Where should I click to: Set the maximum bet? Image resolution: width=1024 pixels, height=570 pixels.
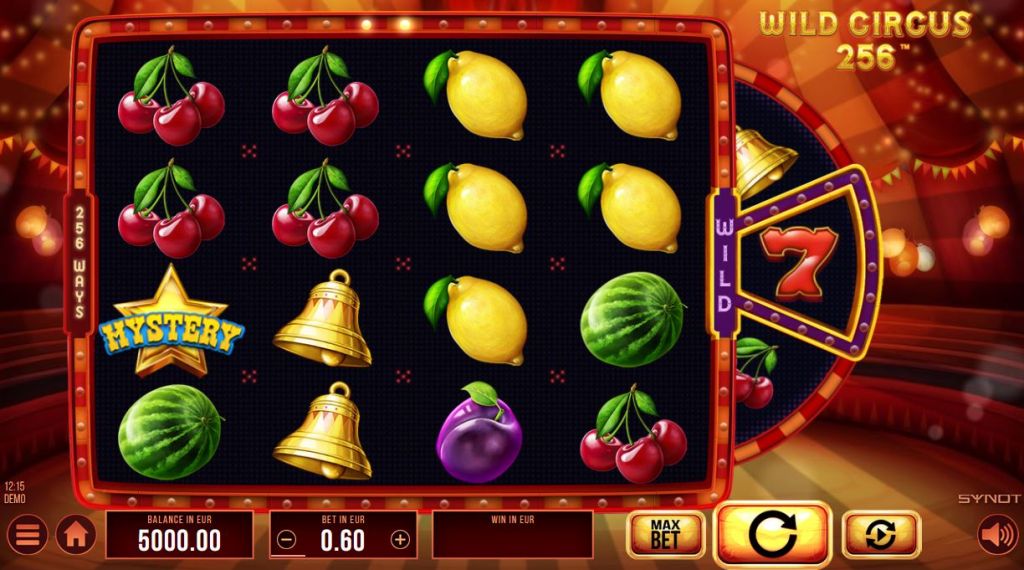click(x=663, y=534)
